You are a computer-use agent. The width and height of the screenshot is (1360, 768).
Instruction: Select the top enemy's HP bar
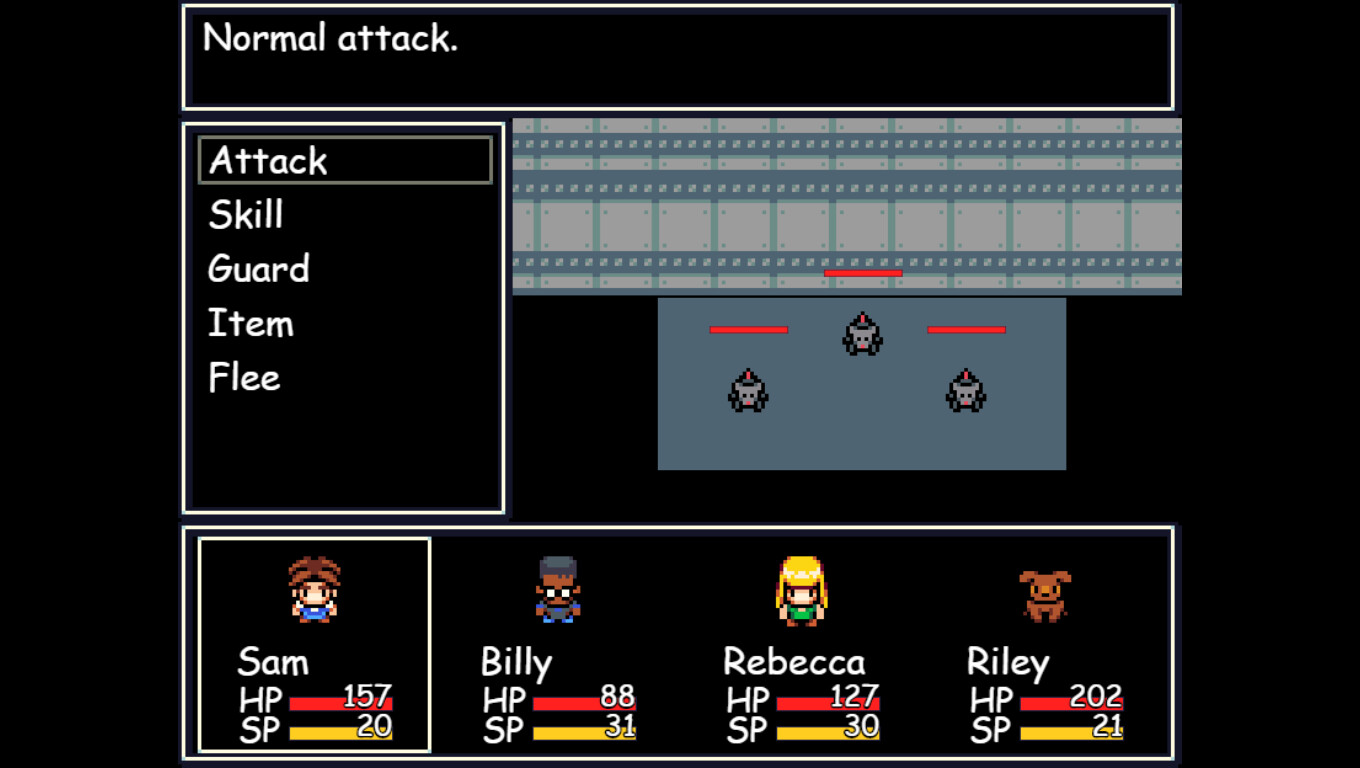[862, 272]
